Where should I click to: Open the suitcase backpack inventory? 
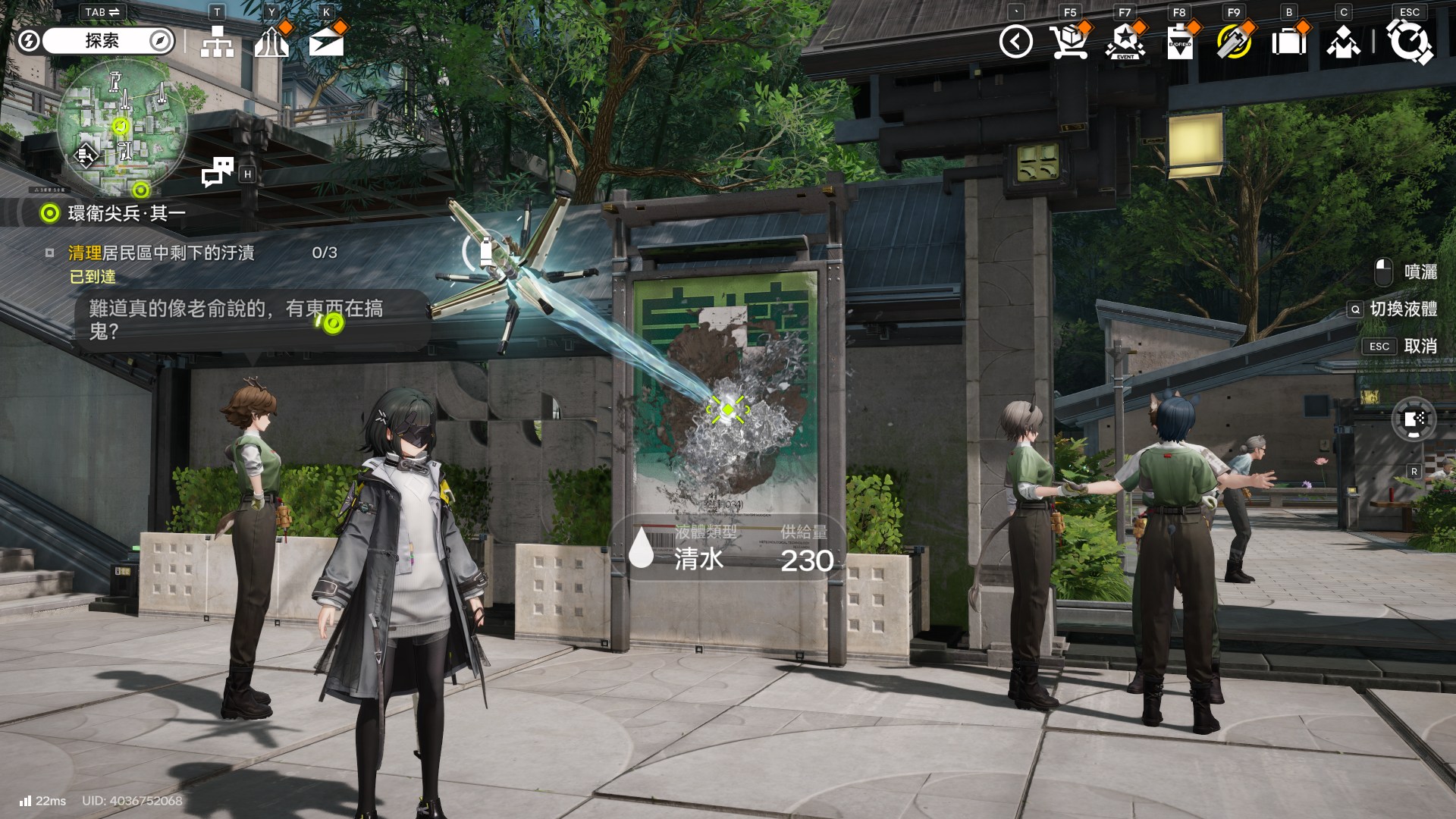tap(1288, 42)
